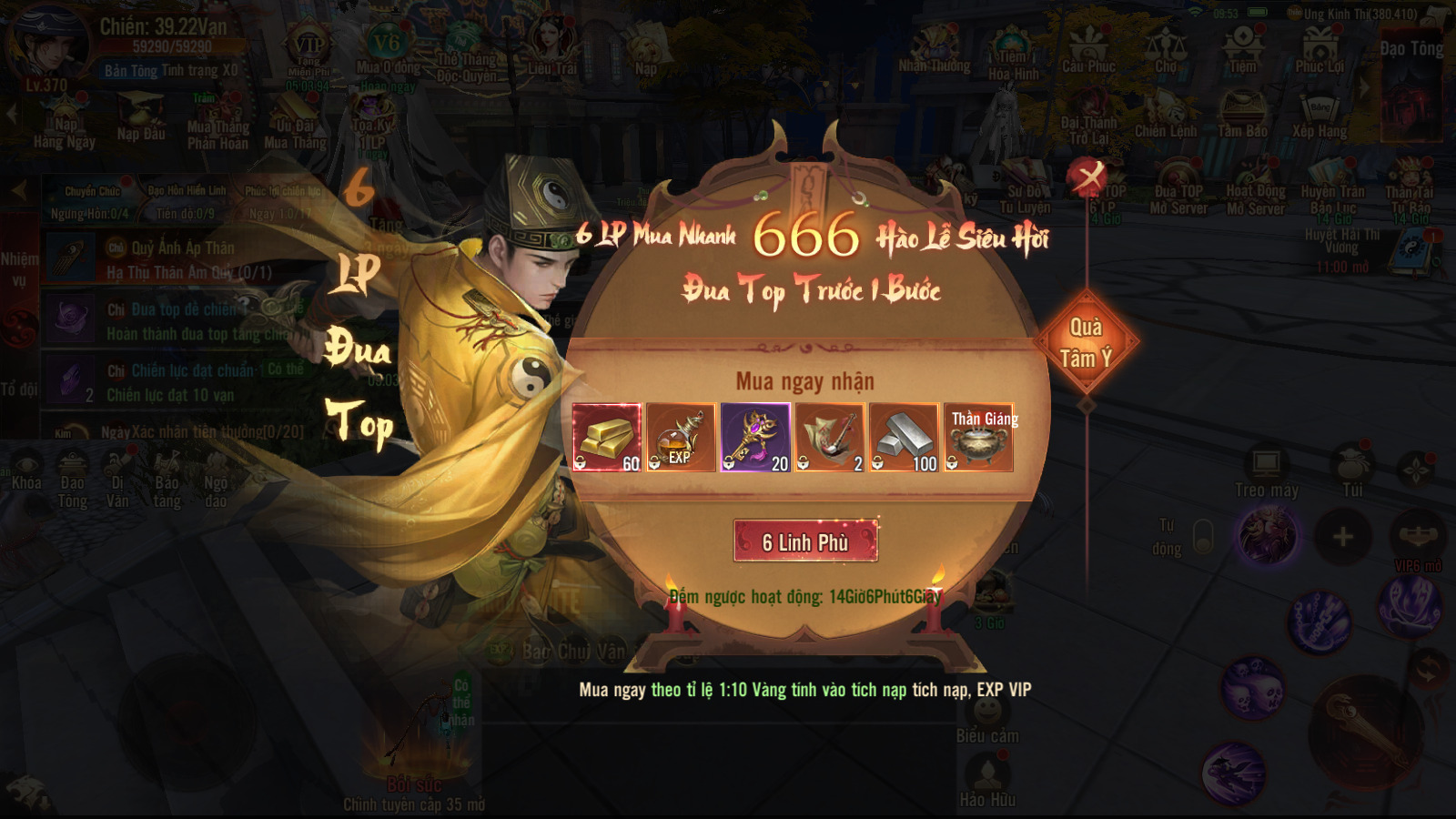The height and width of the screenshot is (819, 1456).
Task: Select the purple scepter reward slot
Action: (755, 438)
